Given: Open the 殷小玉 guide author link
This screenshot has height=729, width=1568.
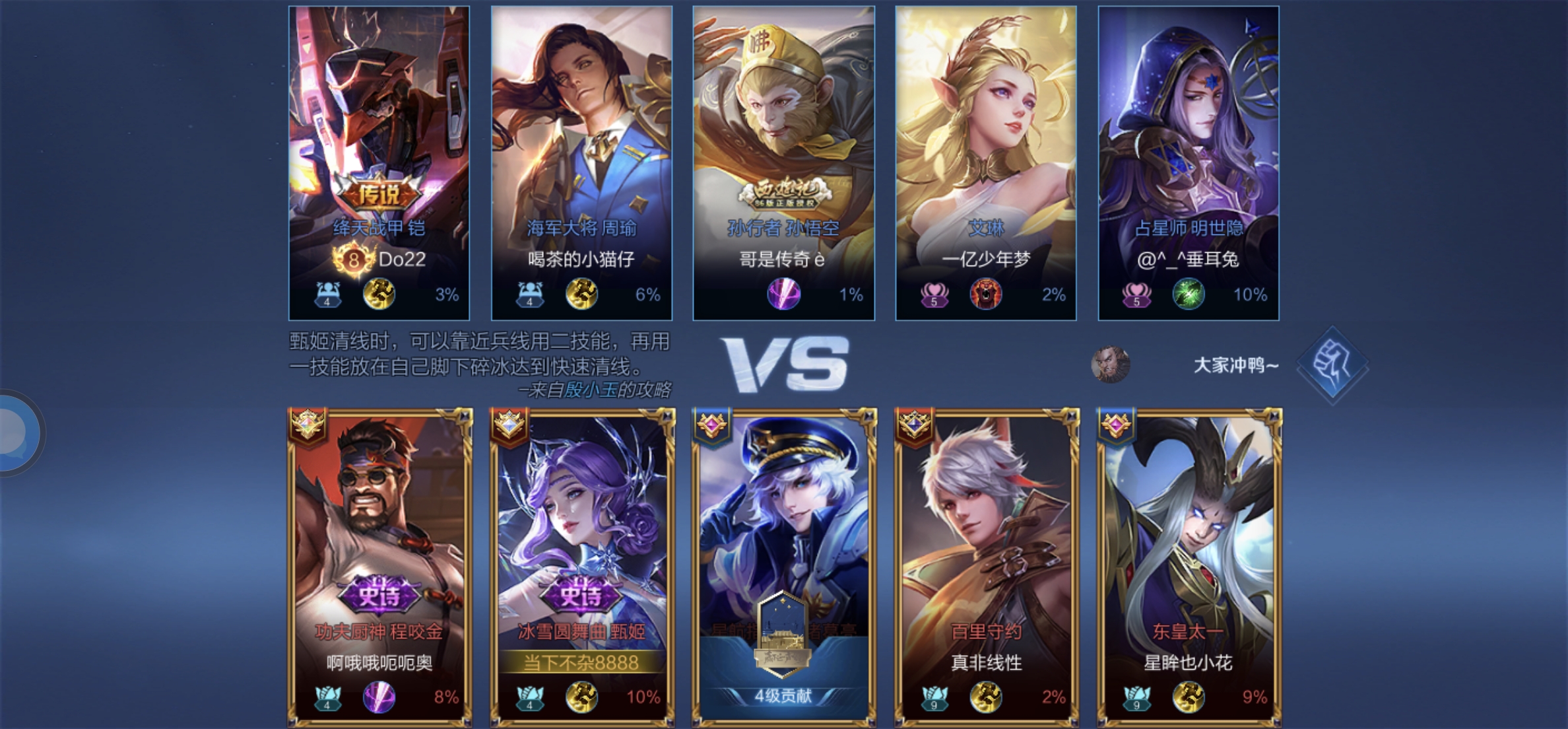Looking at the screenshot, I should pos(591,390).
